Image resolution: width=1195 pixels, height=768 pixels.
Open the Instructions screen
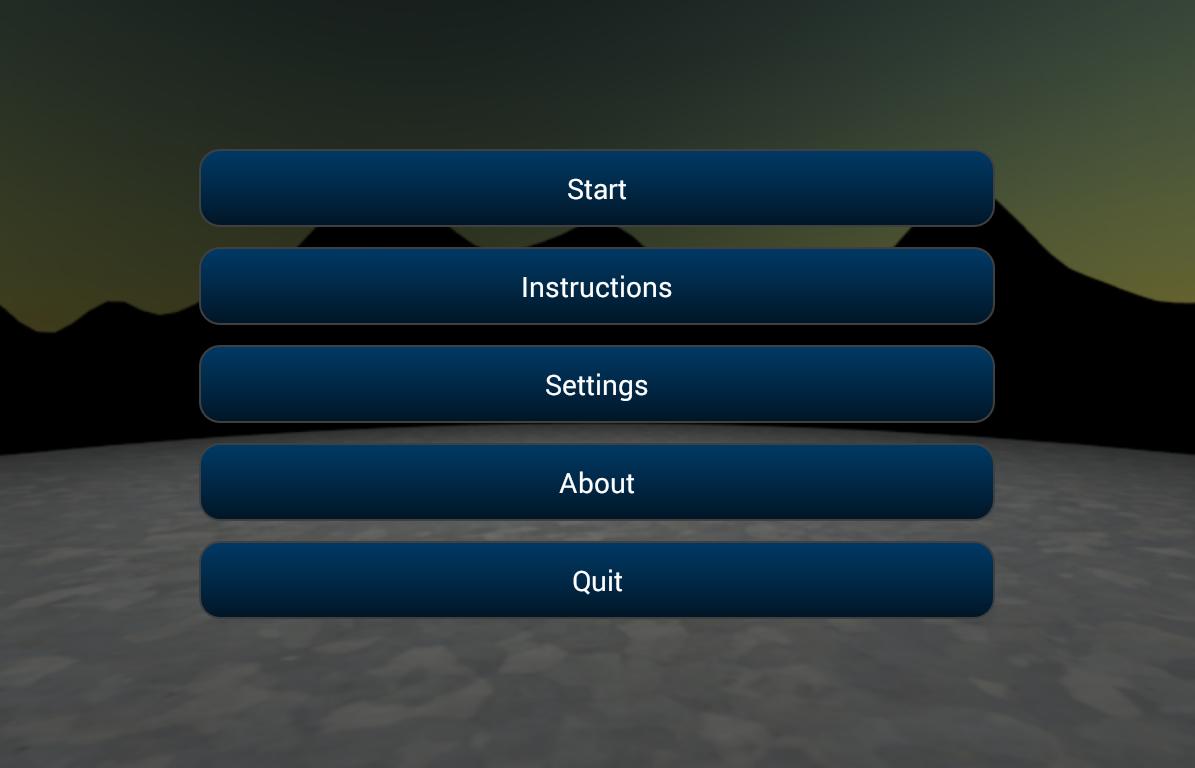pos(597,287)
